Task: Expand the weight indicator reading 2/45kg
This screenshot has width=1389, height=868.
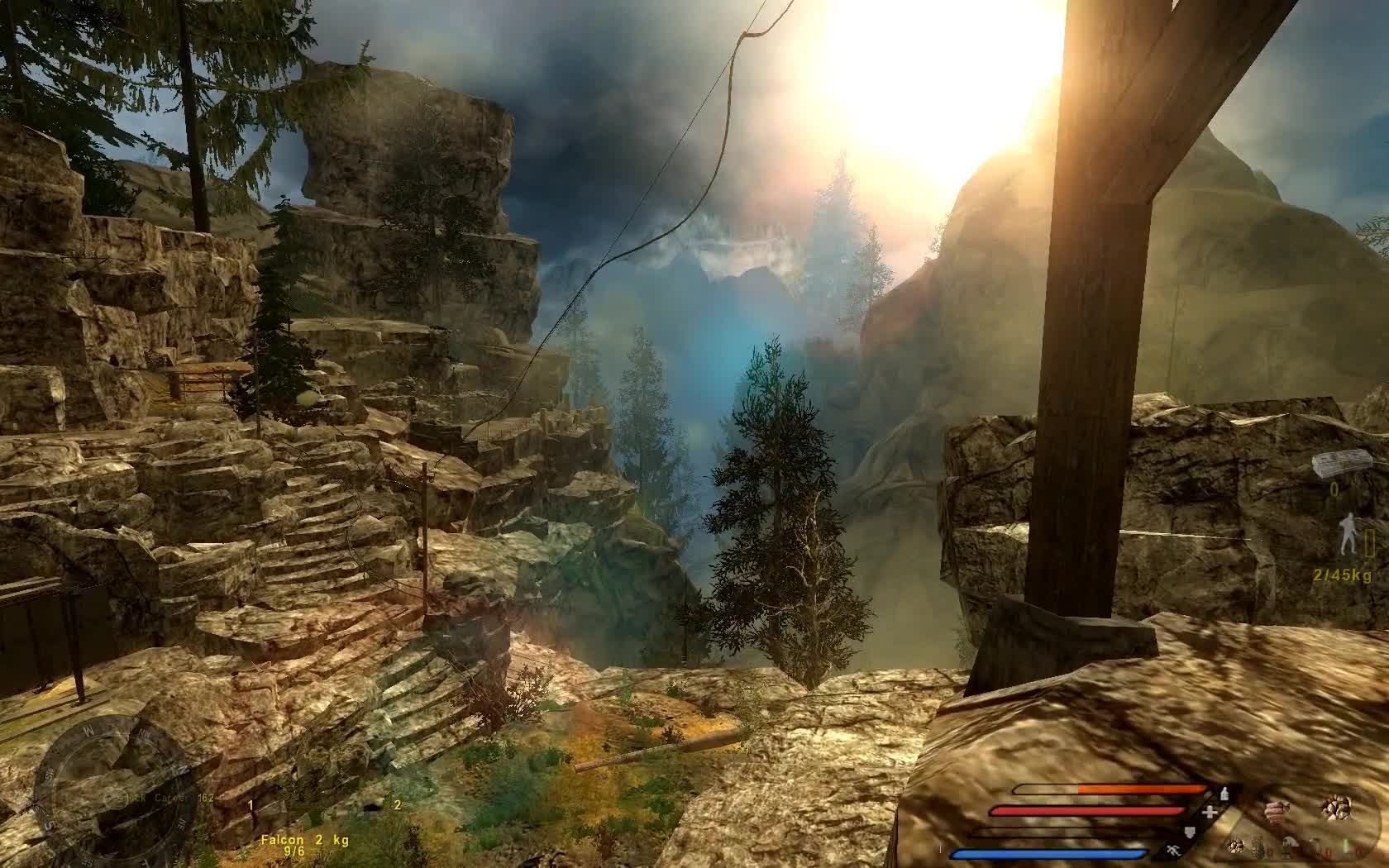Action: 1342,575
